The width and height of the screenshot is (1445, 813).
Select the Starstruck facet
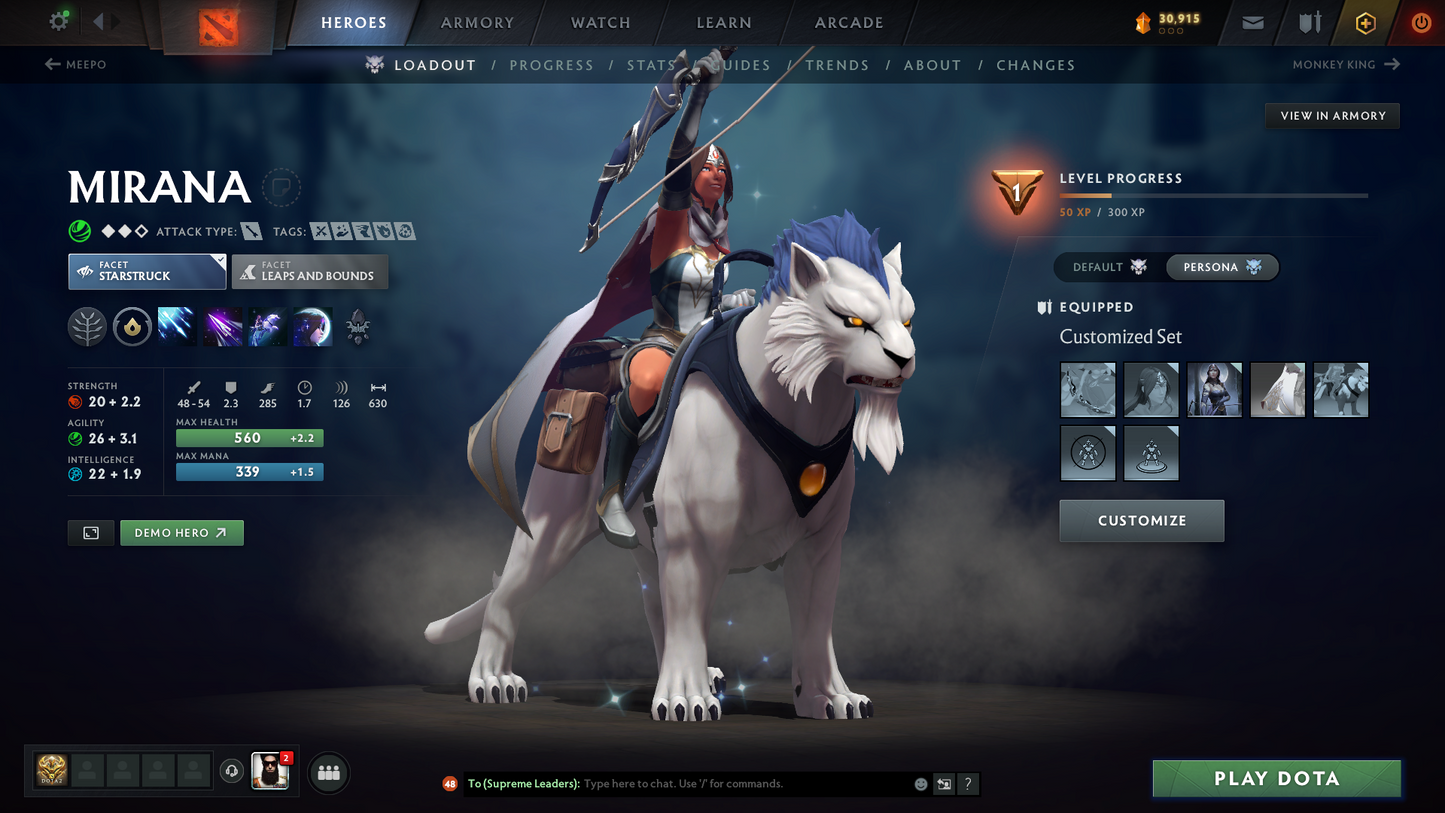pos(147,271)
